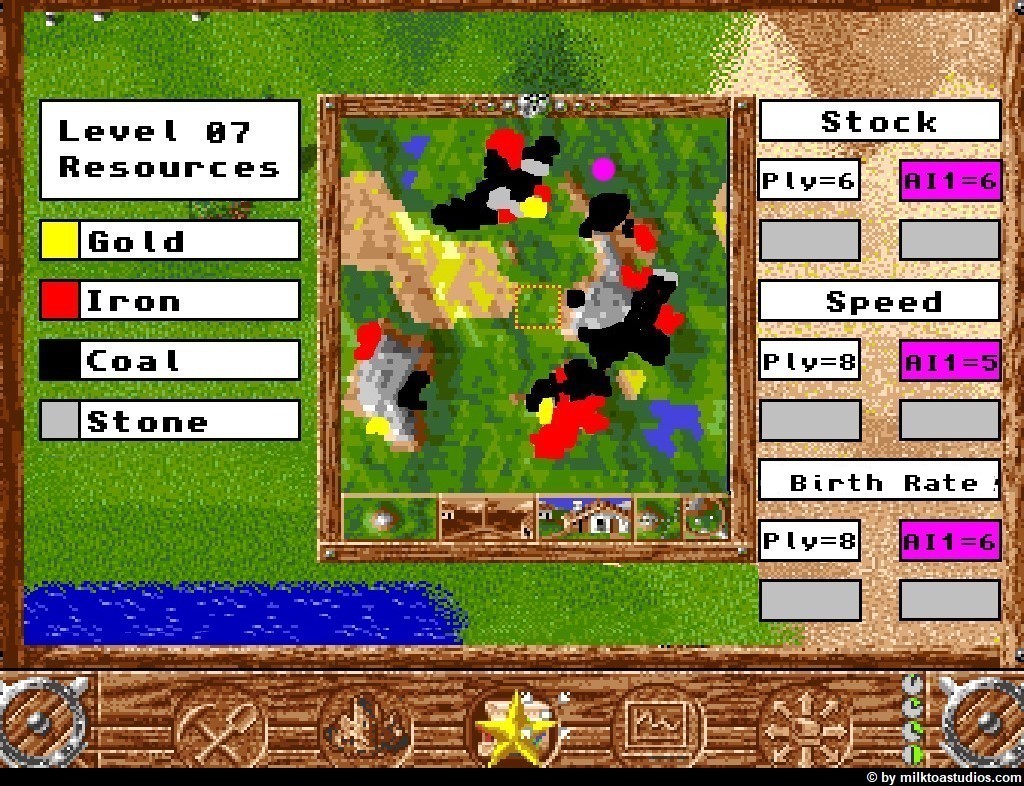Choose the Iron resource legend entry

pos(169,300)
